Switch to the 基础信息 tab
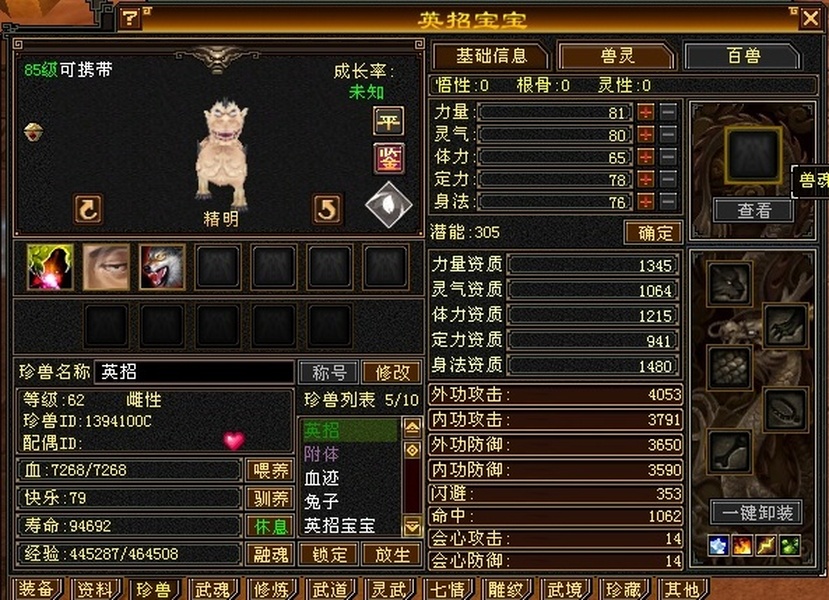Viewport: 829px width, 600px height. pos(490,56)
